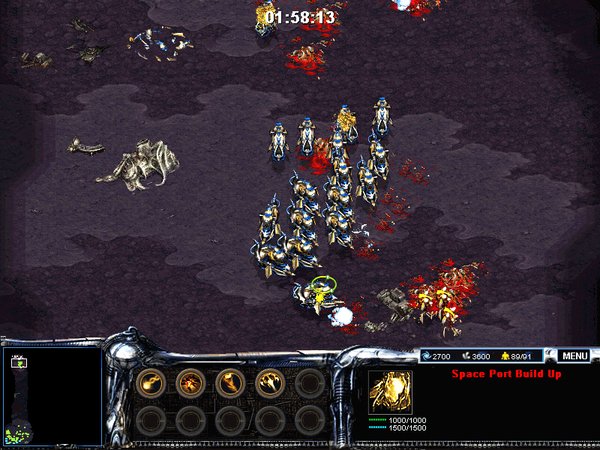Screen dimensions: 600x450
Task: Click the minimap panel
Action: pyautogui.click(x=52, y=395)
